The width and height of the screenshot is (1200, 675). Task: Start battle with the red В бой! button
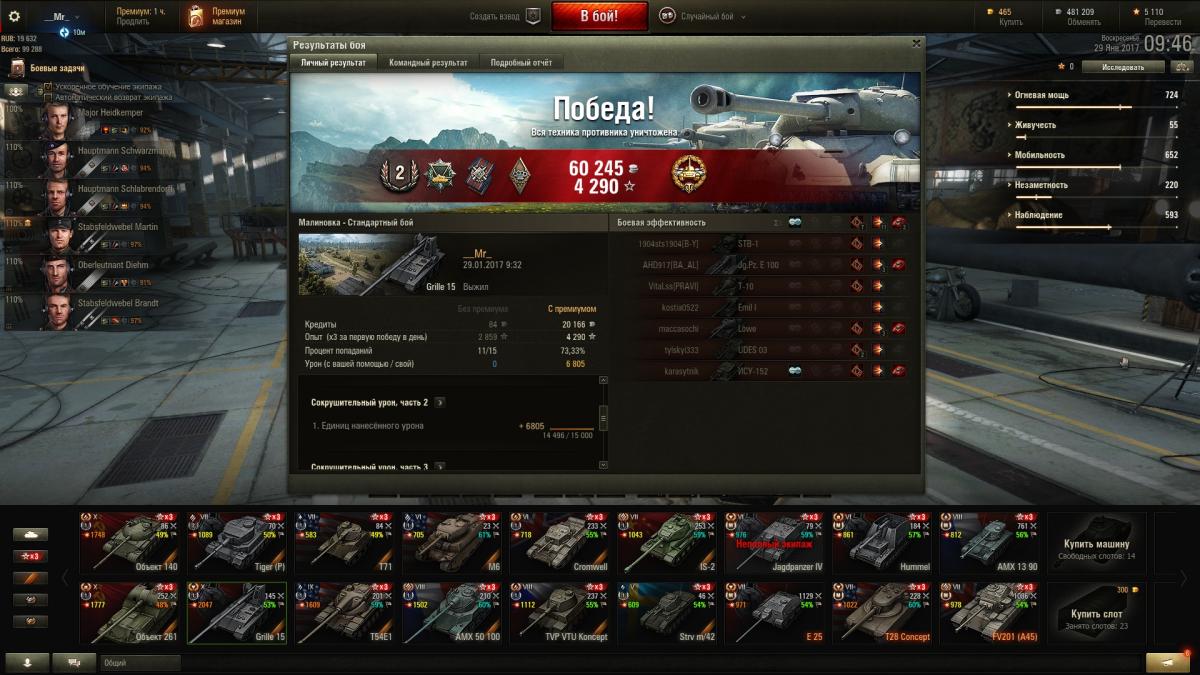[600, 16]
